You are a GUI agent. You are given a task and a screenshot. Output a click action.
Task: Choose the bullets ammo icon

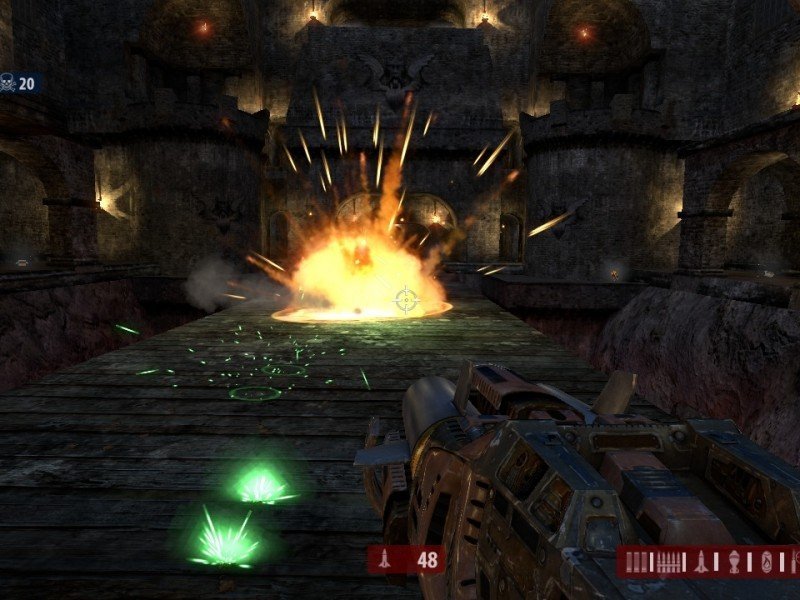(x=668, y=562)
